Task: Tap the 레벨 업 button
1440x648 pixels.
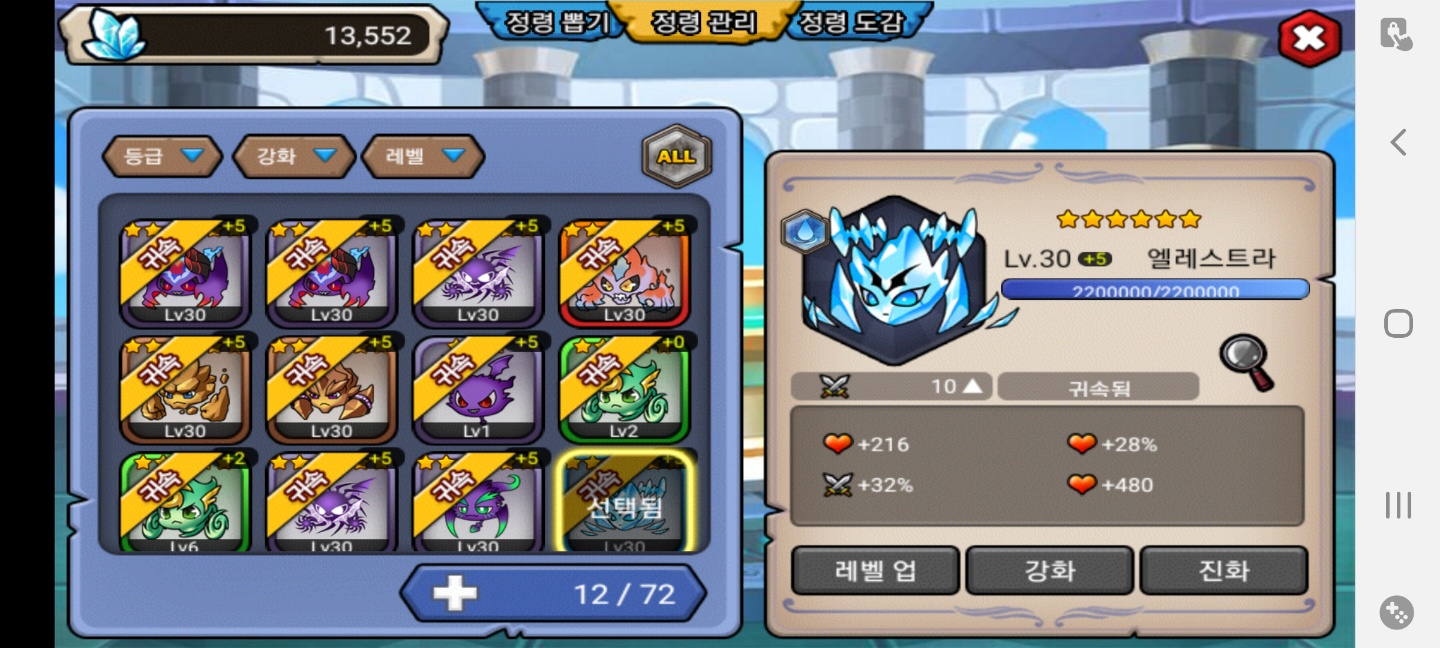Action: coord(875,571)
